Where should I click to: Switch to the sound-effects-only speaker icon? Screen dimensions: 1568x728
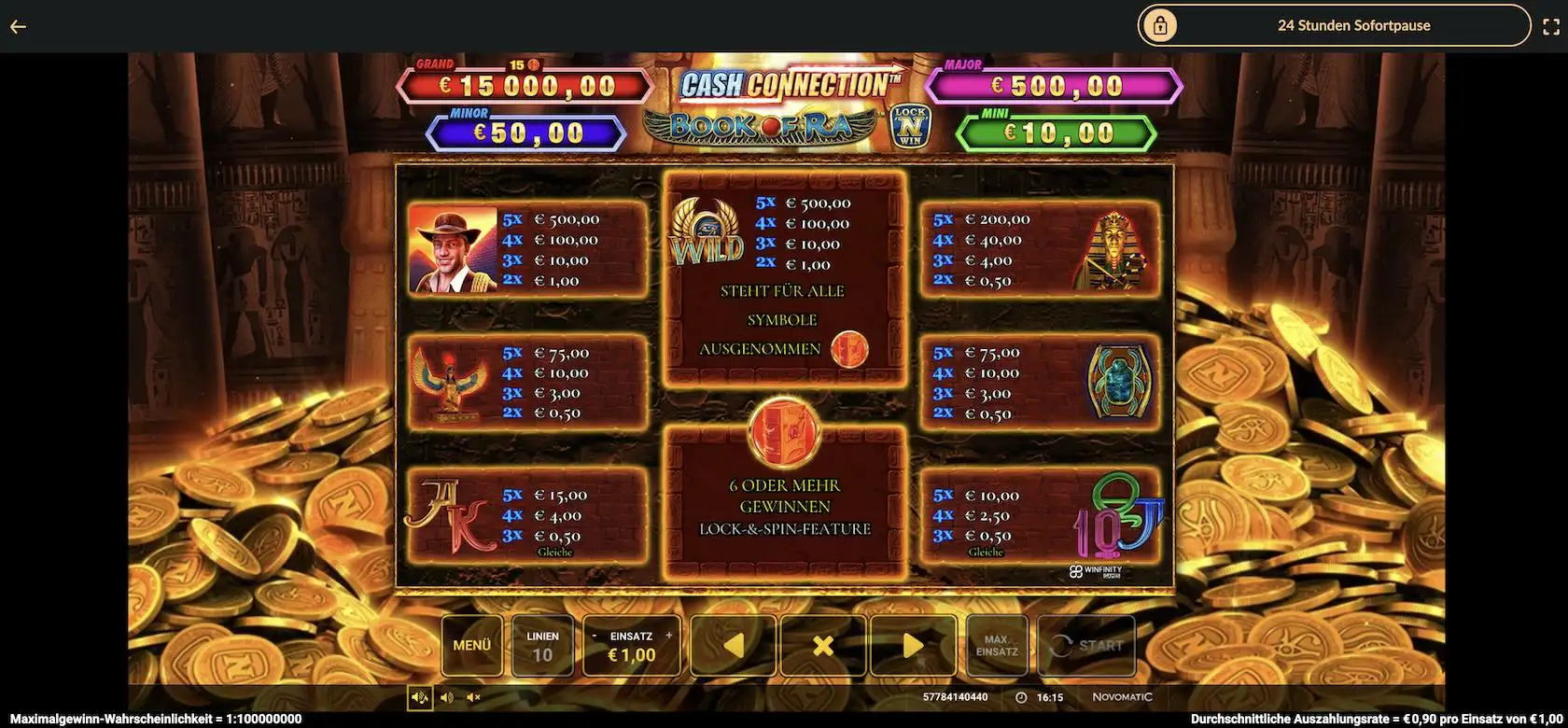tap(447, 697)
